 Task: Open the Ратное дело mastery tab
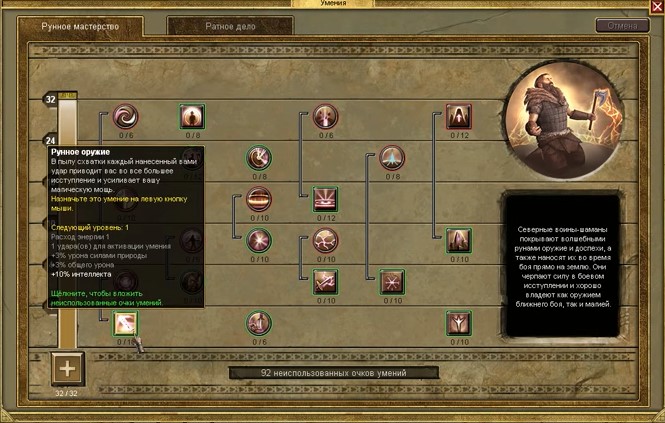[x=229, y=25]
